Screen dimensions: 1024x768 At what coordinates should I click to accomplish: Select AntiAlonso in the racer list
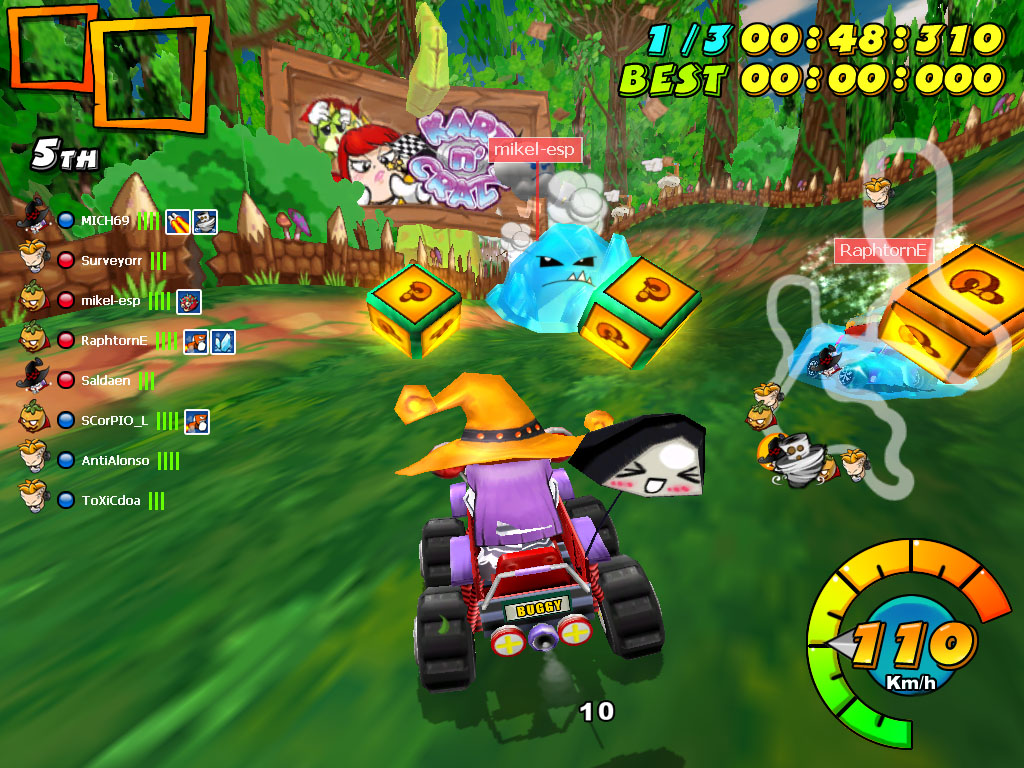pos(115,460)
